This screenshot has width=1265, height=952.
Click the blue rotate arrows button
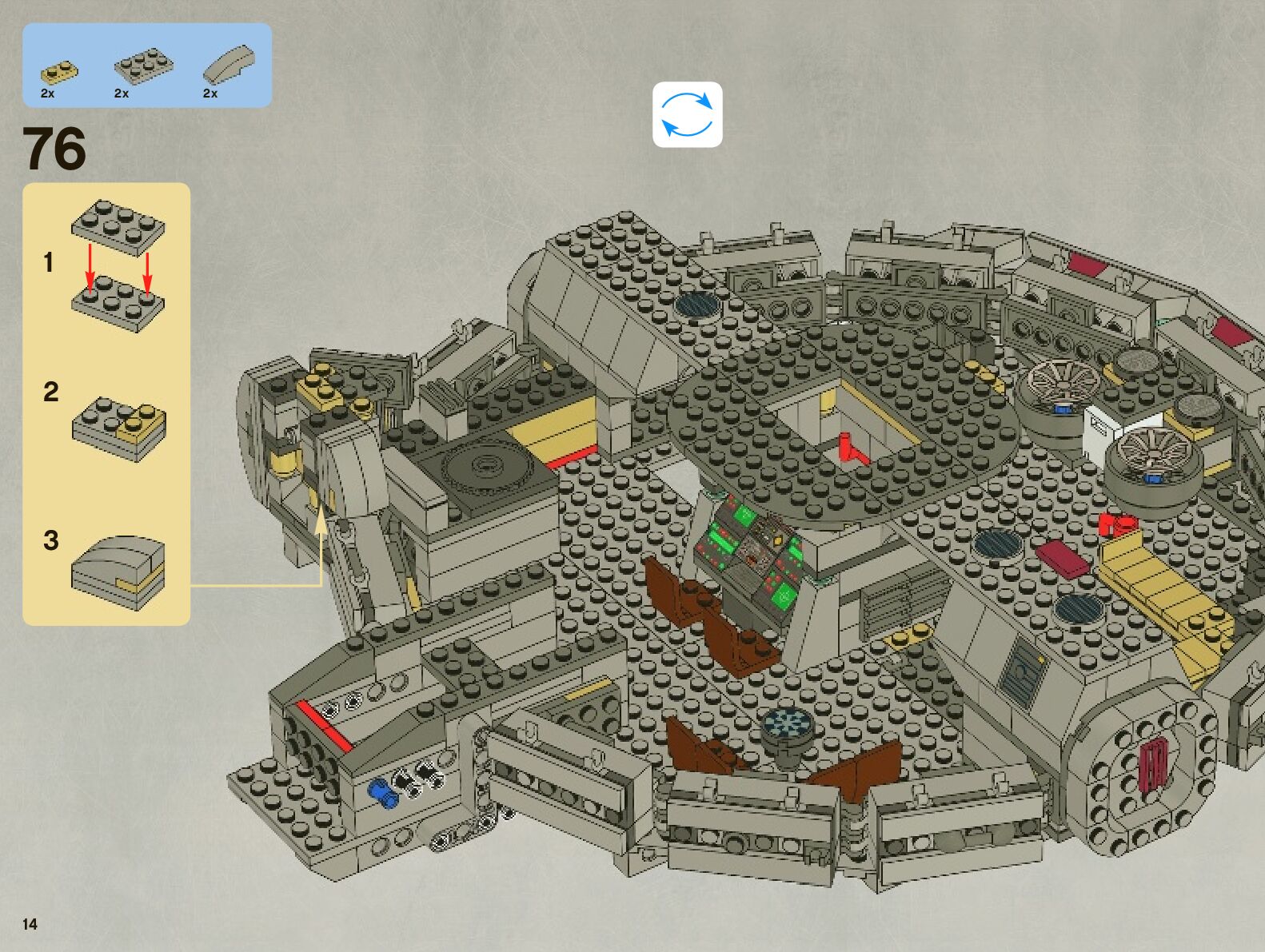pos(687,114)
